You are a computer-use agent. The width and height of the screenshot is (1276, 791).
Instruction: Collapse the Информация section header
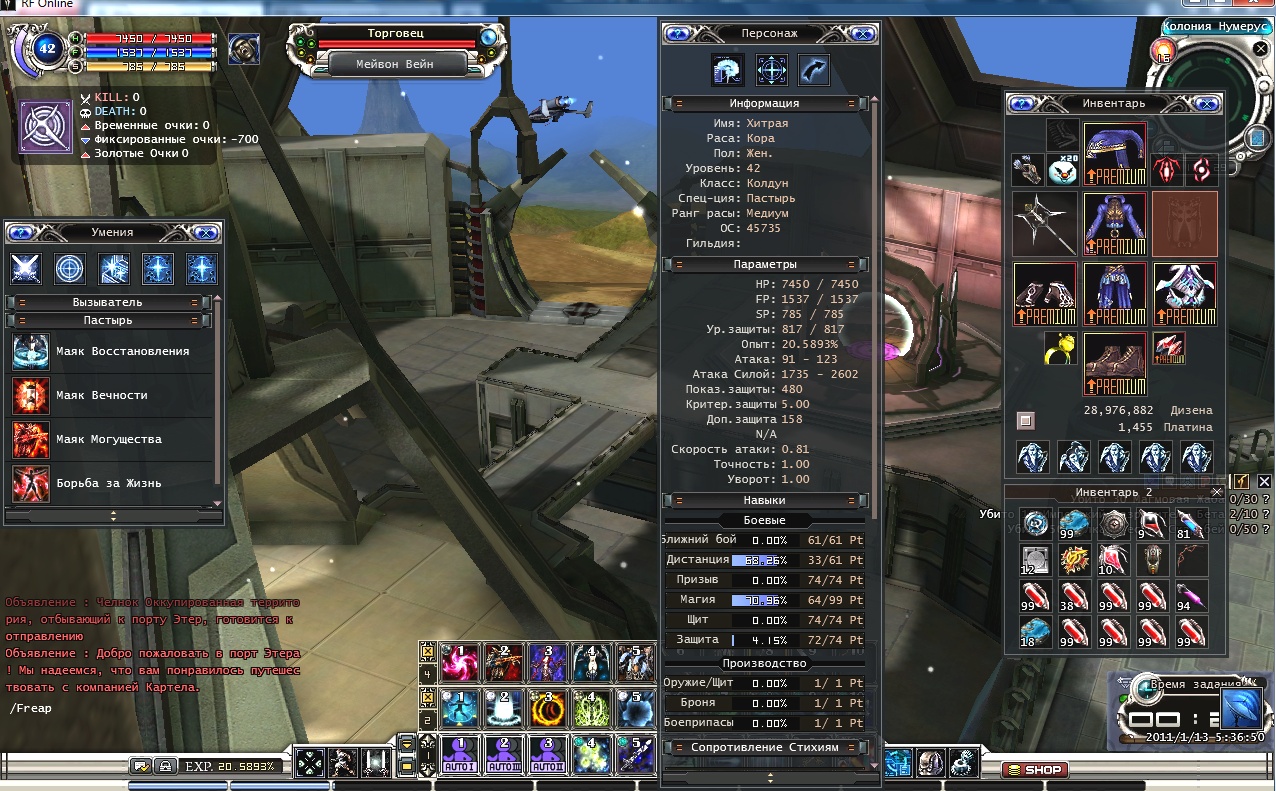pos(765,103)
